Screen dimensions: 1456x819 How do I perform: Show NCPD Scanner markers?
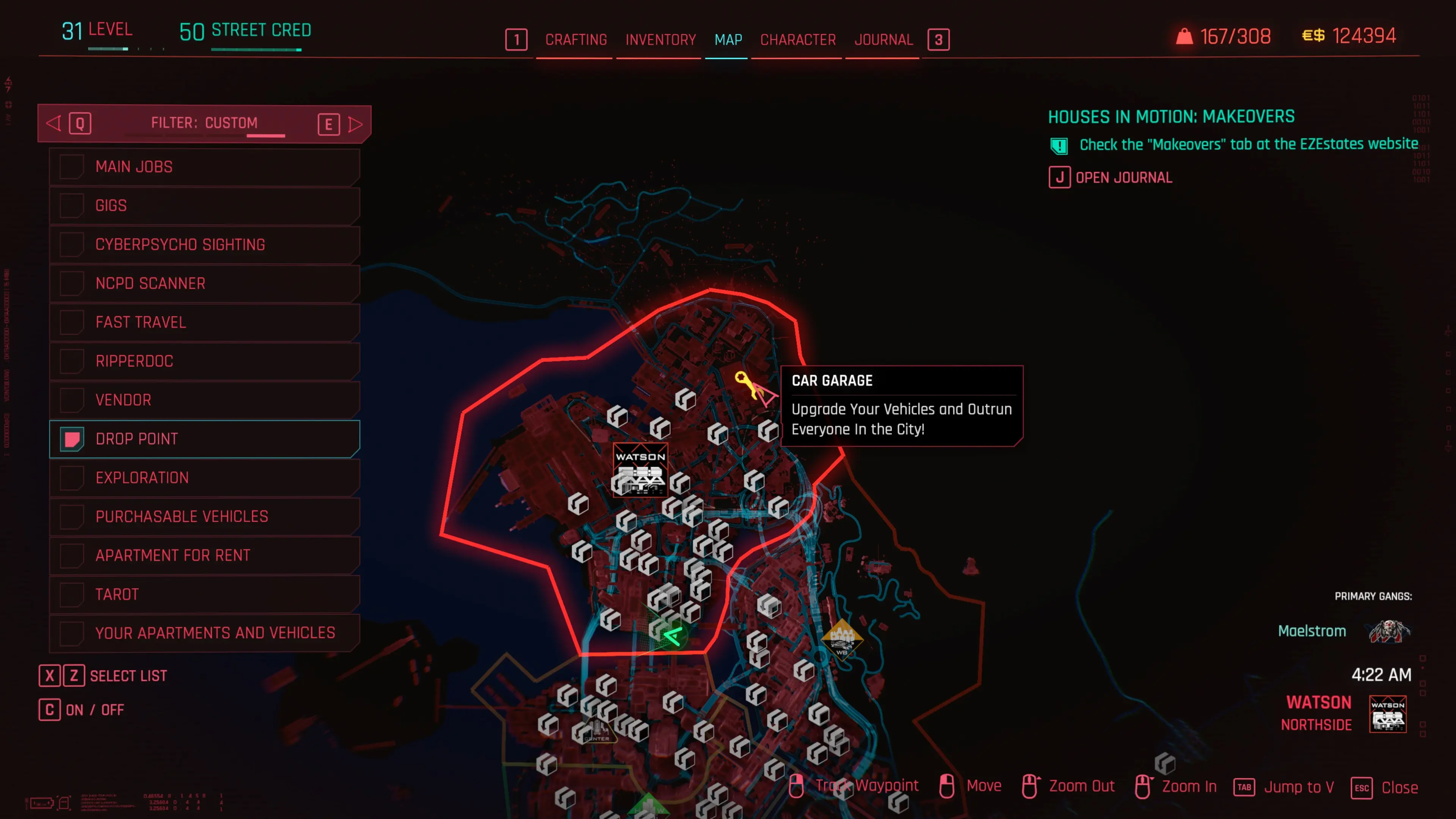point(72,283)
